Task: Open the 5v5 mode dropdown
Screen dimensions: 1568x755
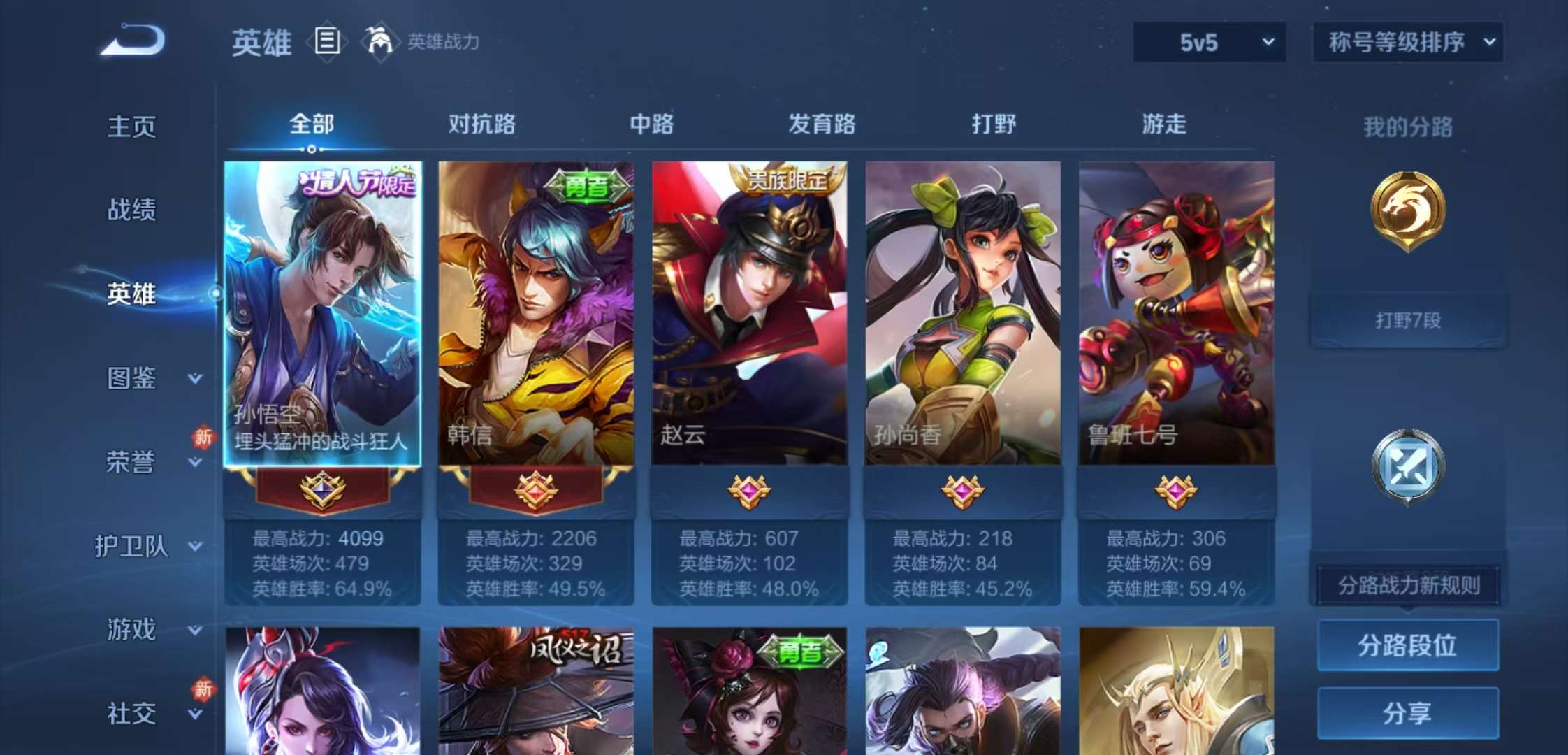Action: click(1209, 41)
